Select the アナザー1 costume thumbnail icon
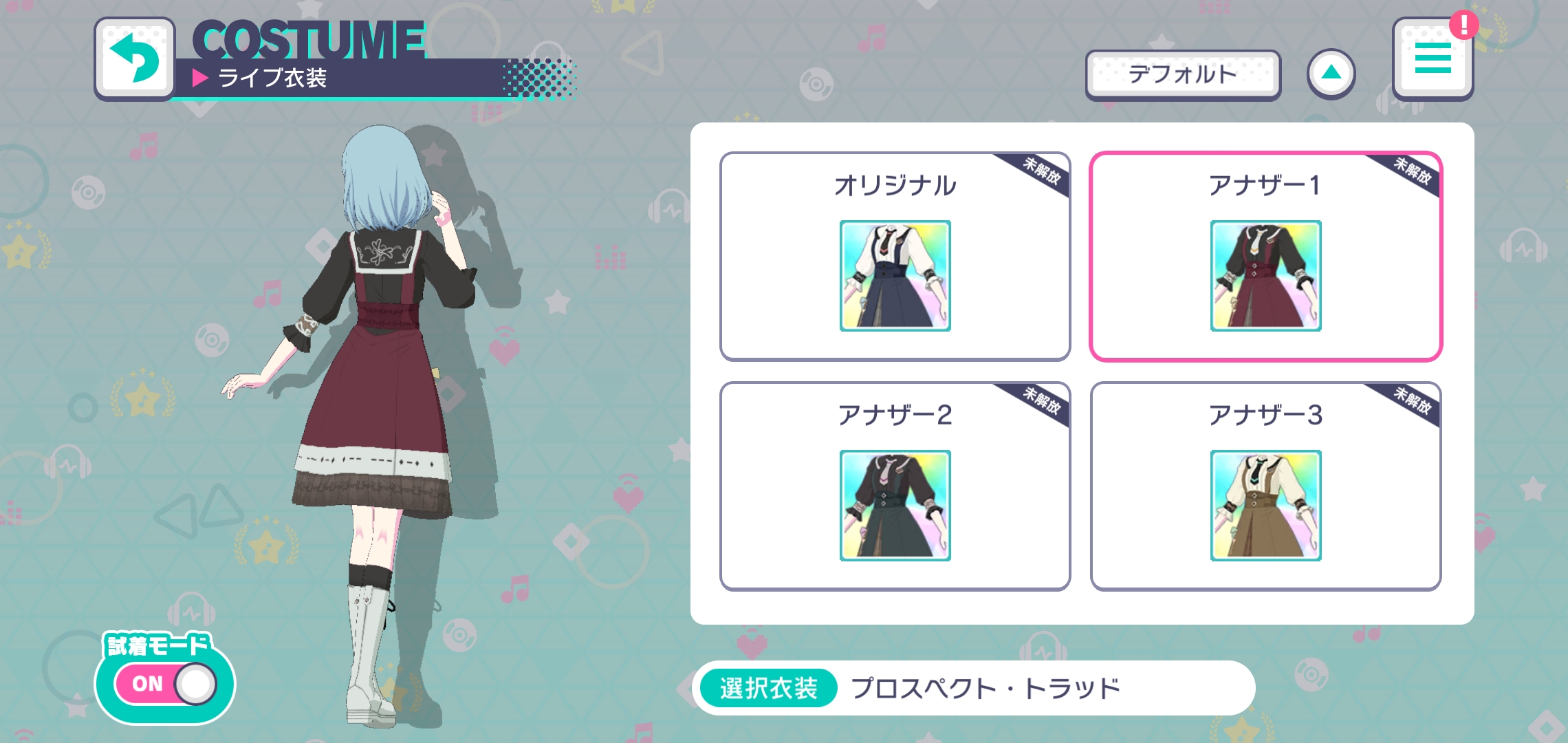The image size is (1568, 743). (1266, 275)
